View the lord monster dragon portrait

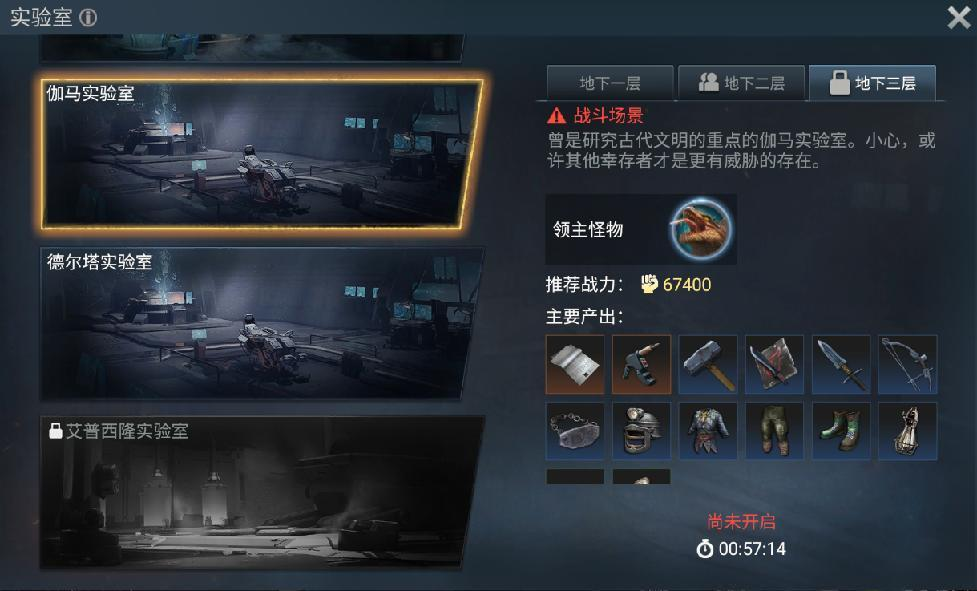tap(701, 229)
